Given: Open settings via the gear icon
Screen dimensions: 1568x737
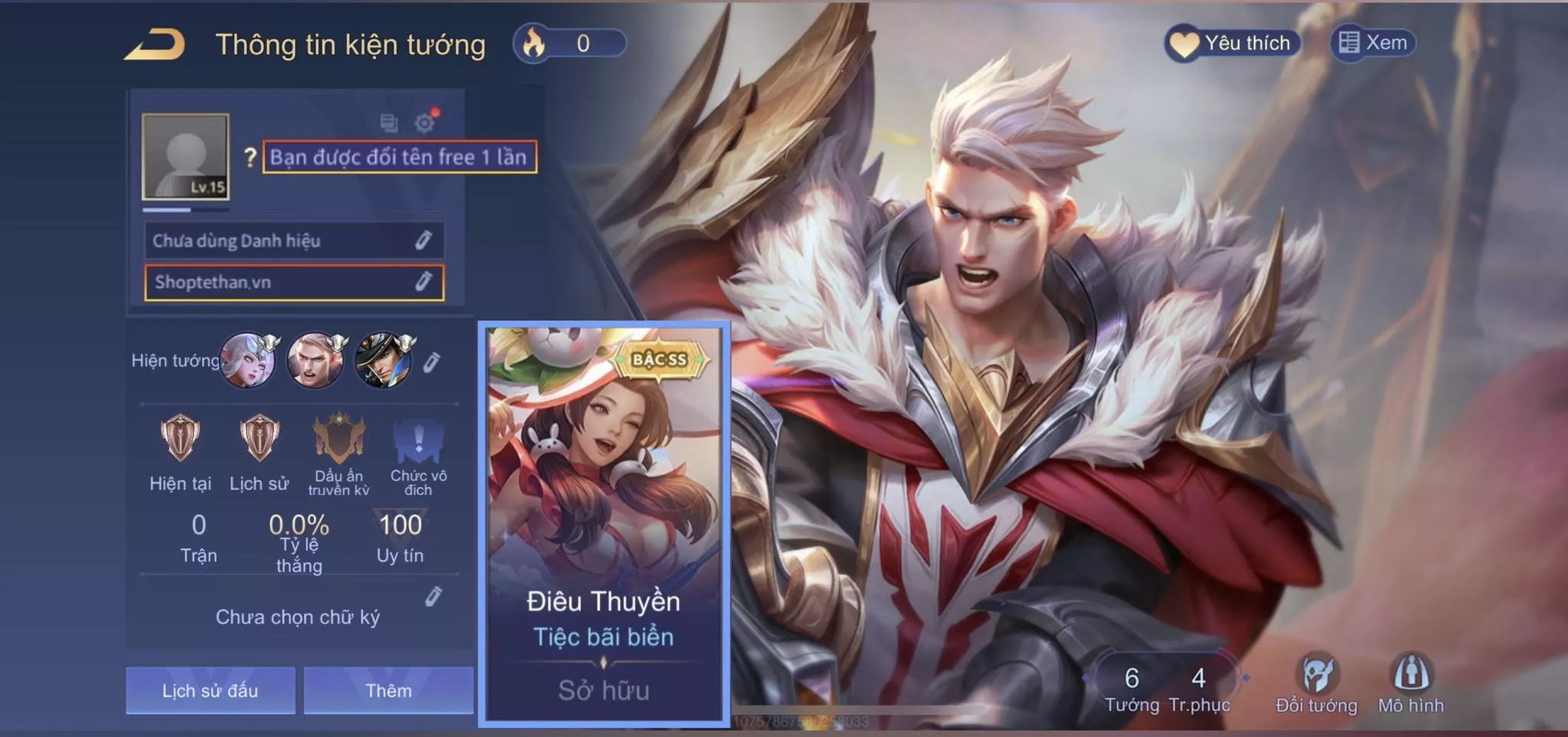Looking at the screenshot, I should click(x=425, y=122).
